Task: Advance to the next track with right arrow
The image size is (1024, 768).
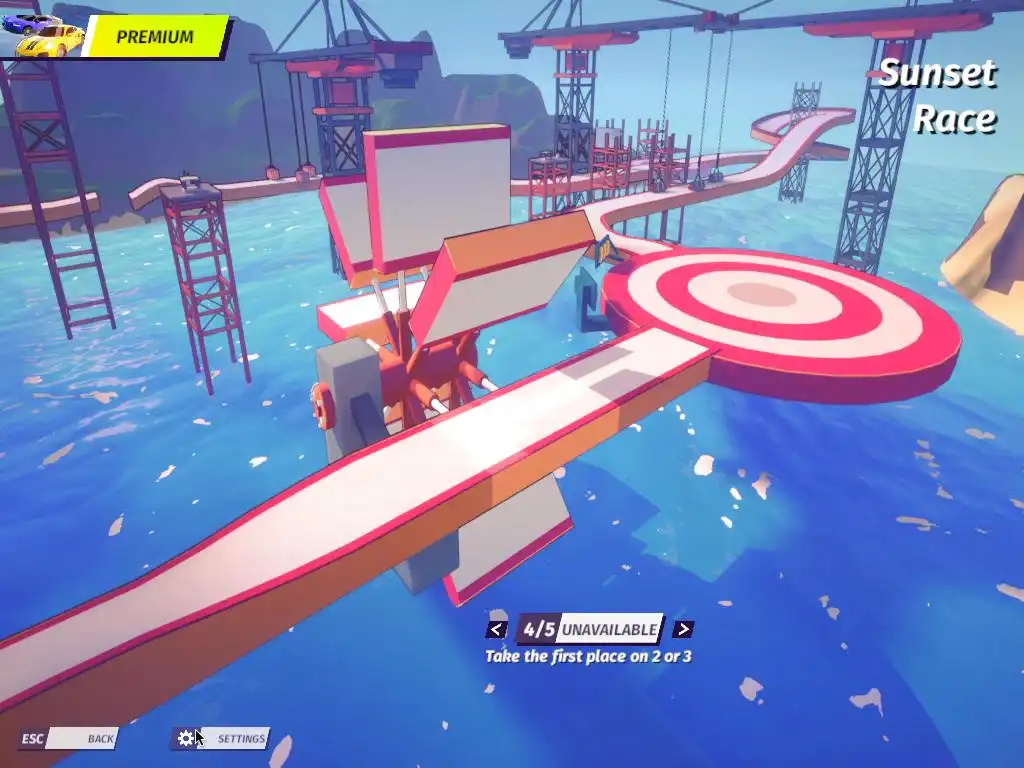Action: click(683, 629)
